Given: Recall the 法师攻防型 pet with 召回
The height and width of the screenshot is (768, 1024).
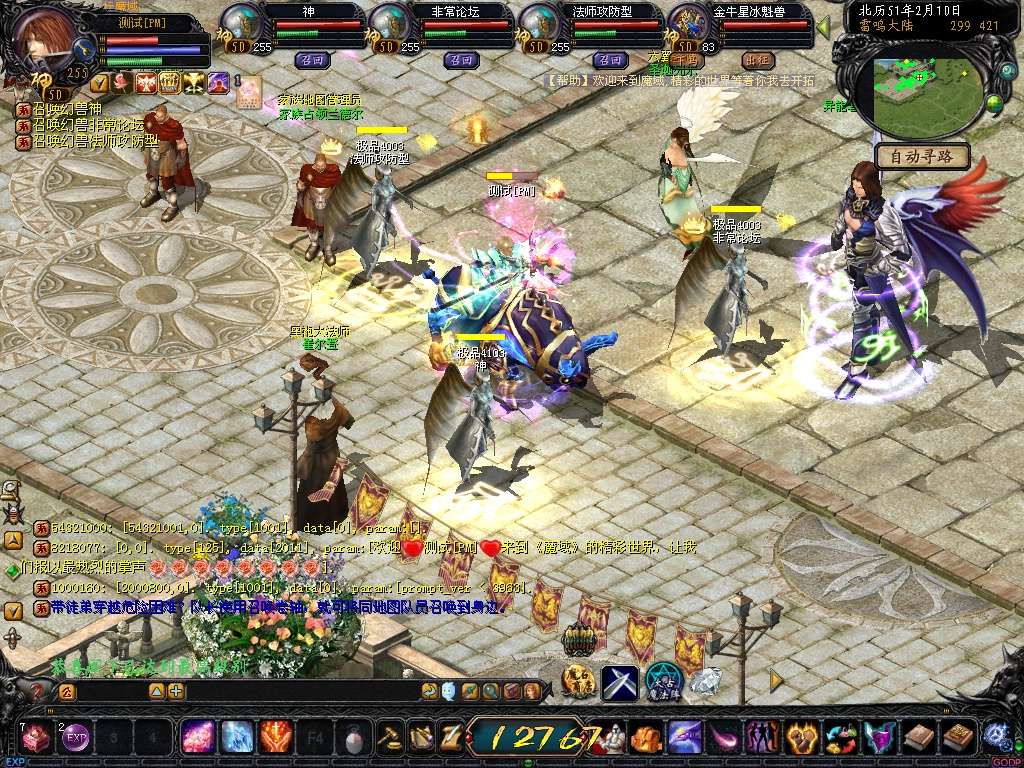Looking at the screenshot, I should pos(609,60).
